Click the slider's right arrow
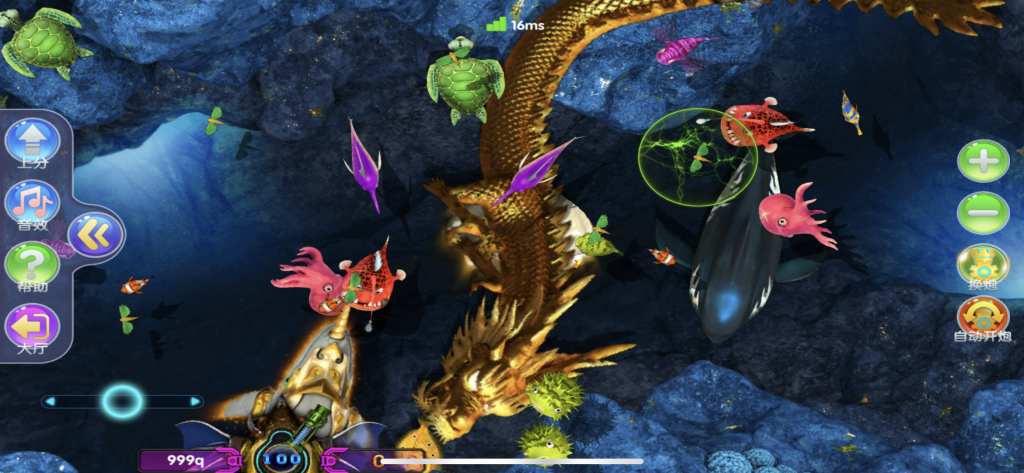1024x473 pixels. click(196, 401)
